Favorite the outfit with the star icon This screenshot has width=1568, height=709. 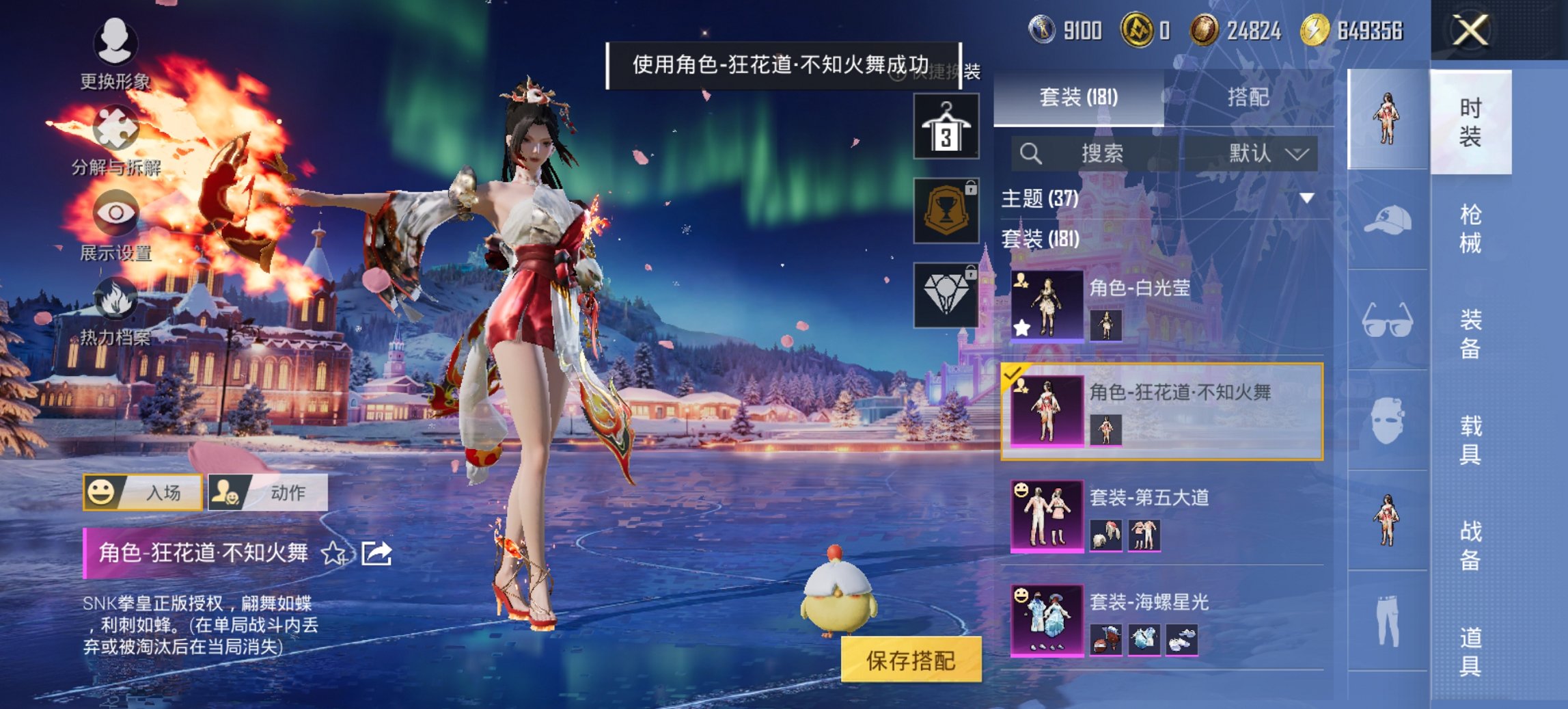click(x=334, y=553)
